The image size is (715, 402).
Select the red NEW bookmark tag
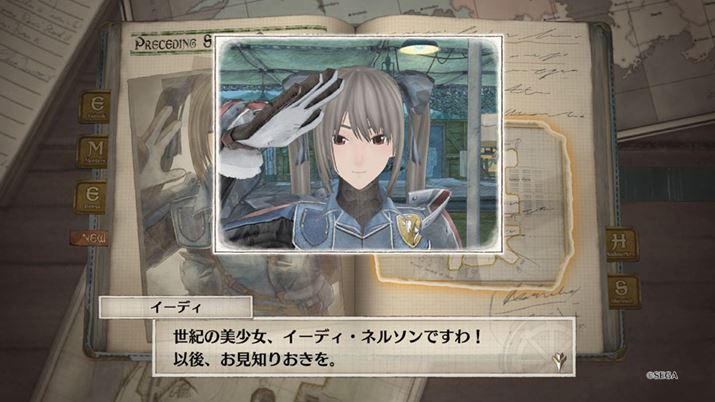click(90, 238)
